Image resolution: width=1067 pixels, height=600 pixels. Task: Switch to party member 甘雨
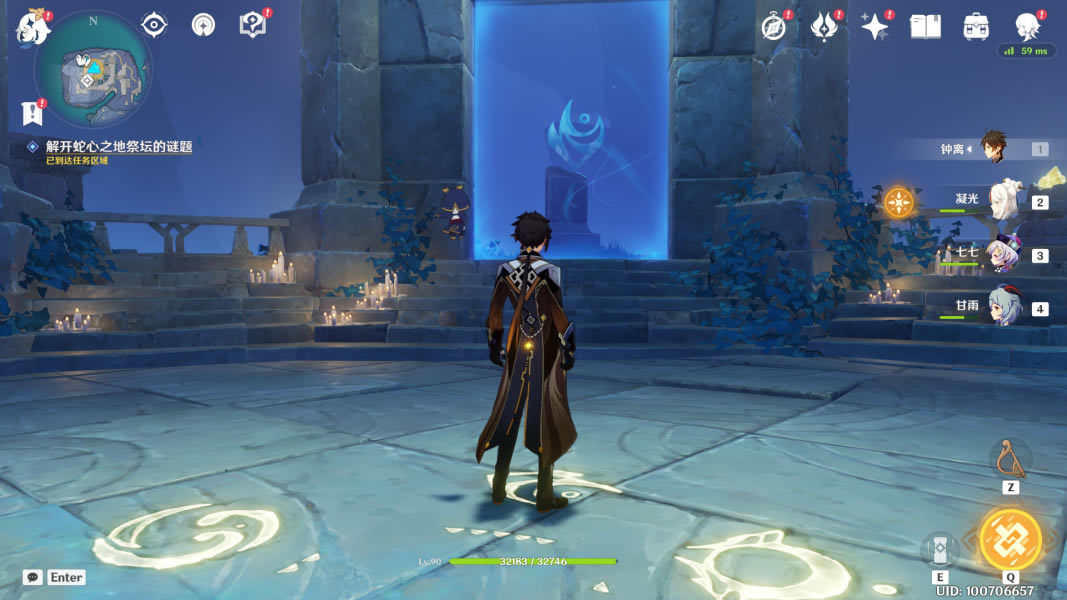coord(1001,308)
